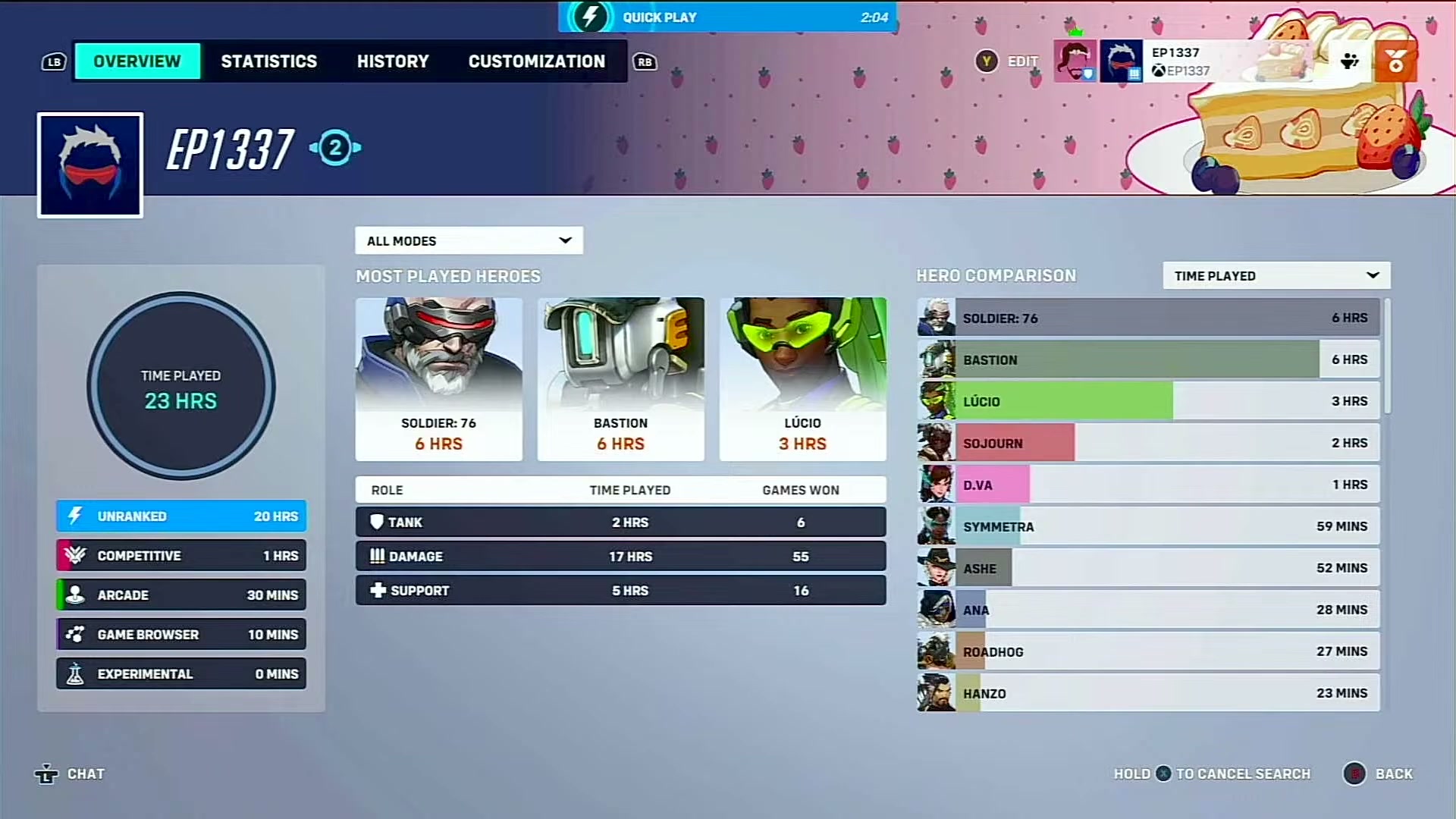Click the Support role cross icon
The width and height of the screenshot is (1456, 819).
click(x=377, y=590)
